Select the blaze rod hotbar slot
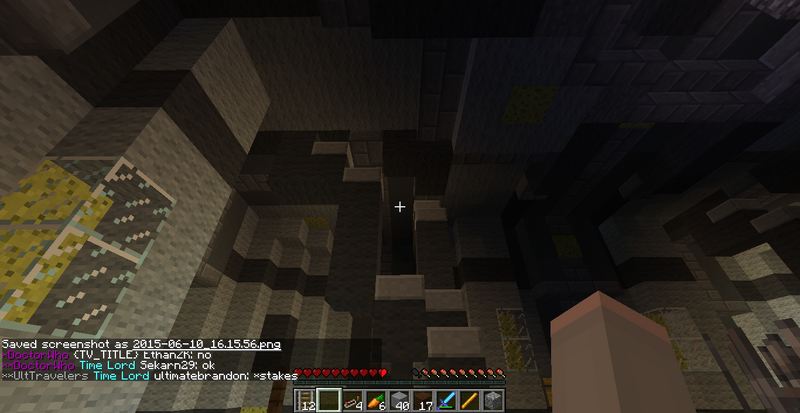Image resolution: width=800 pixels, height=413 pixels. pyautogui.click(x=470, y=401)
